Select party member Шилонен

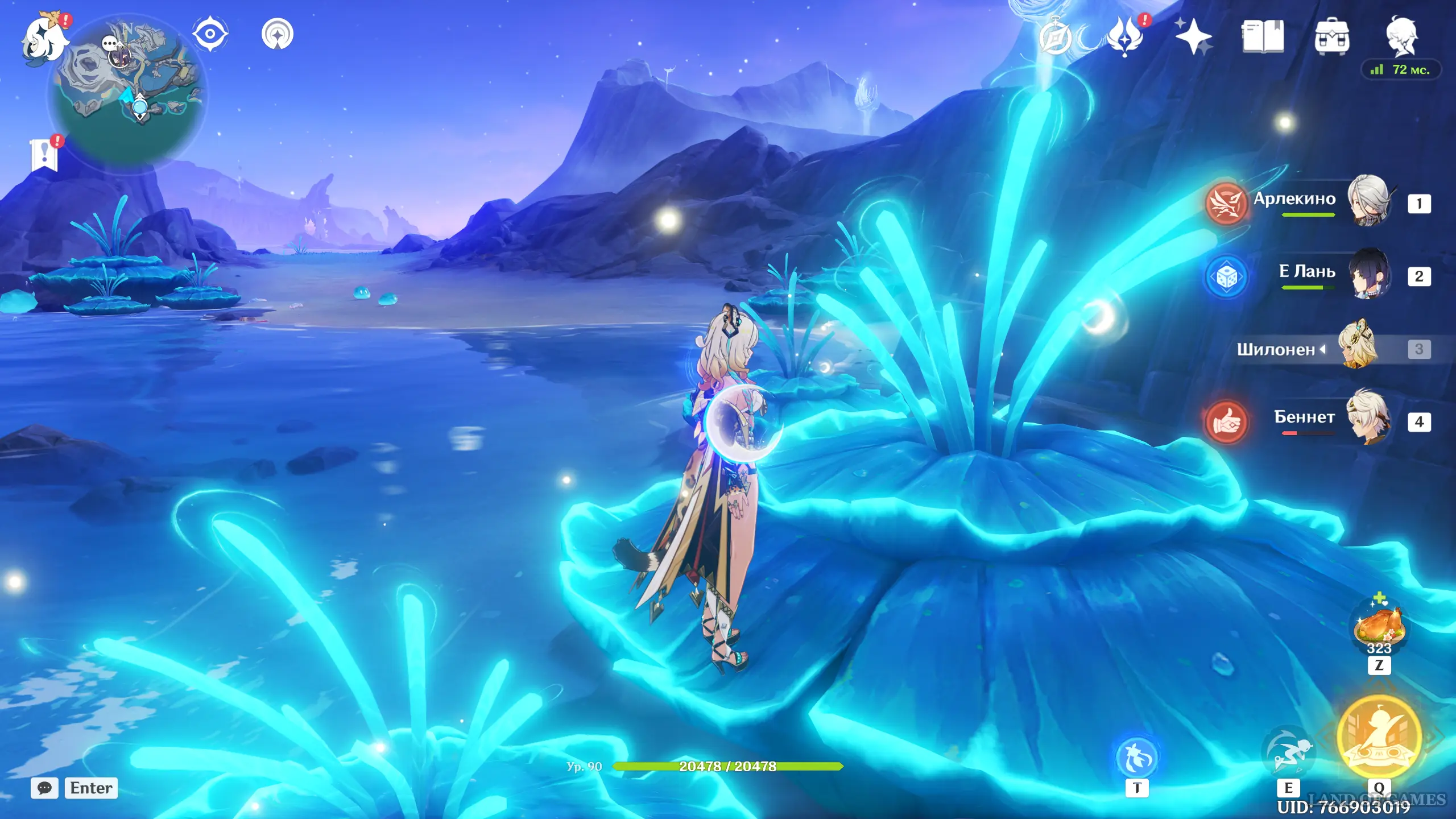[1359, 347]
